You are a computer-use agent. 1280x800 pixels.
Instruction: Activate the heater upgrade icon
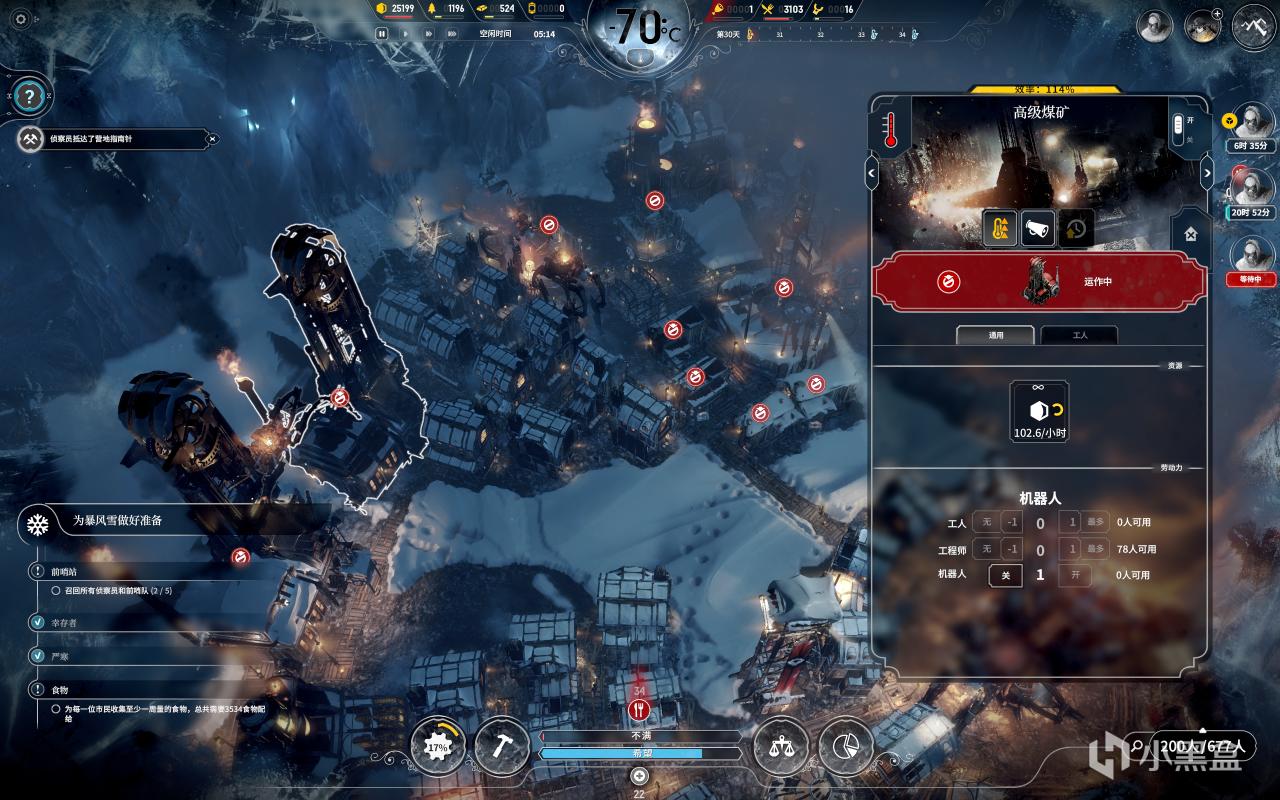click(x=999, y=229)
